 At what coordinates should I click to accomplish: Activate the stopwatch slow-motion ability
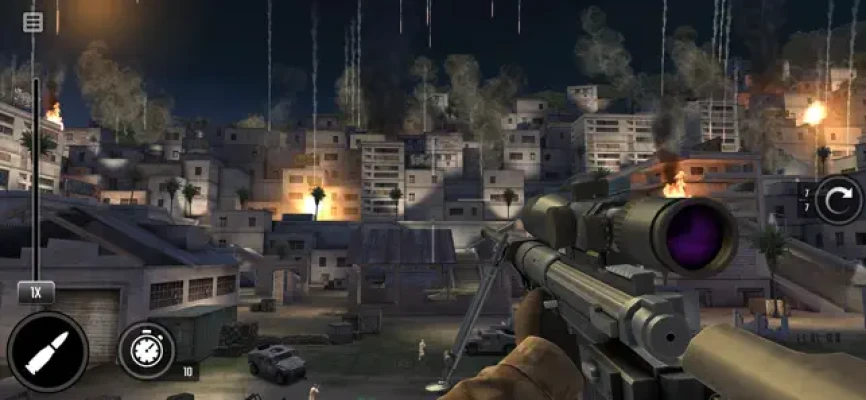147,351
